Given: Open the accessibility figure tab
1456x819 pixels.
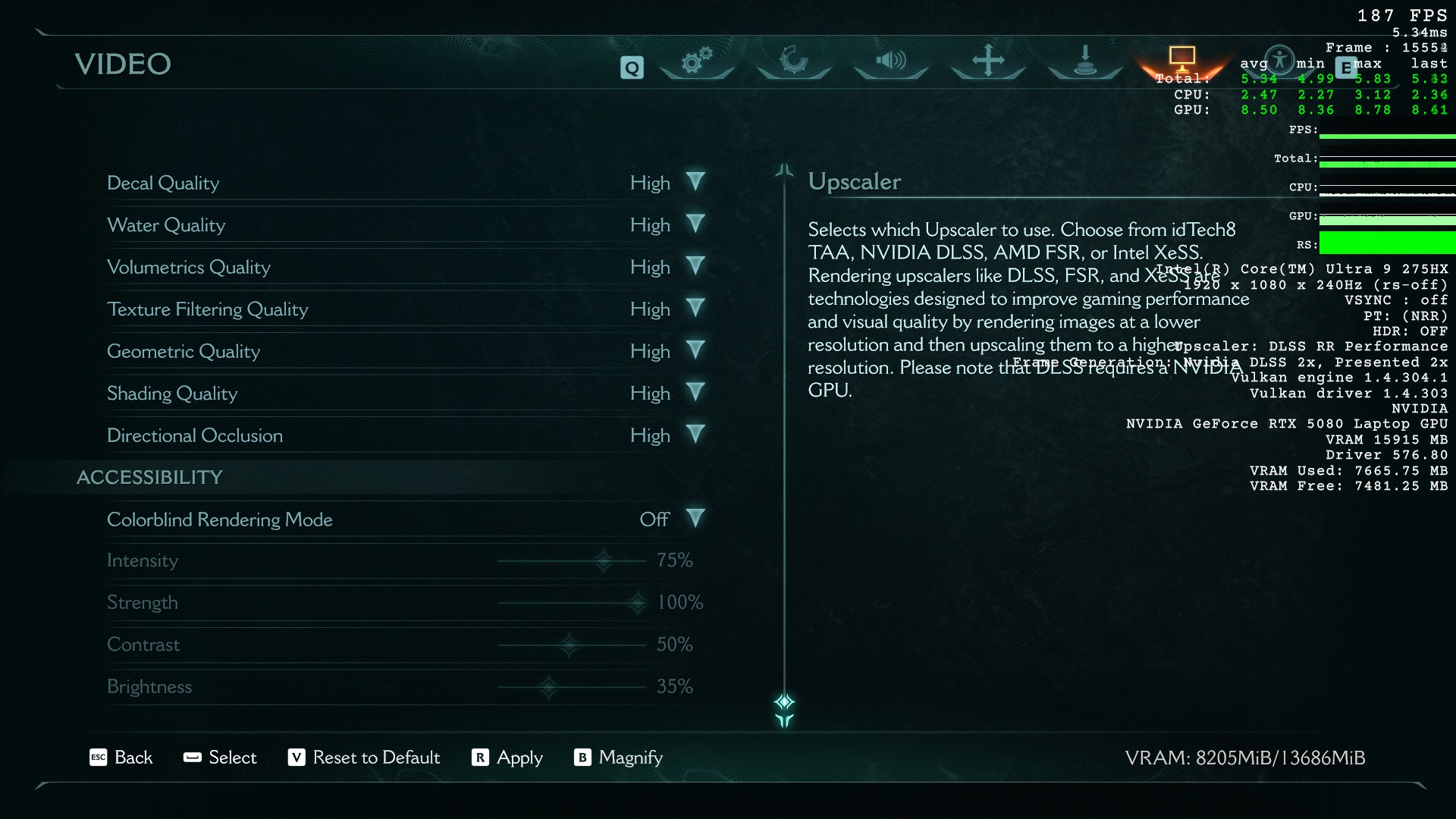Looking at the screenshot, I should point(1280,59).
